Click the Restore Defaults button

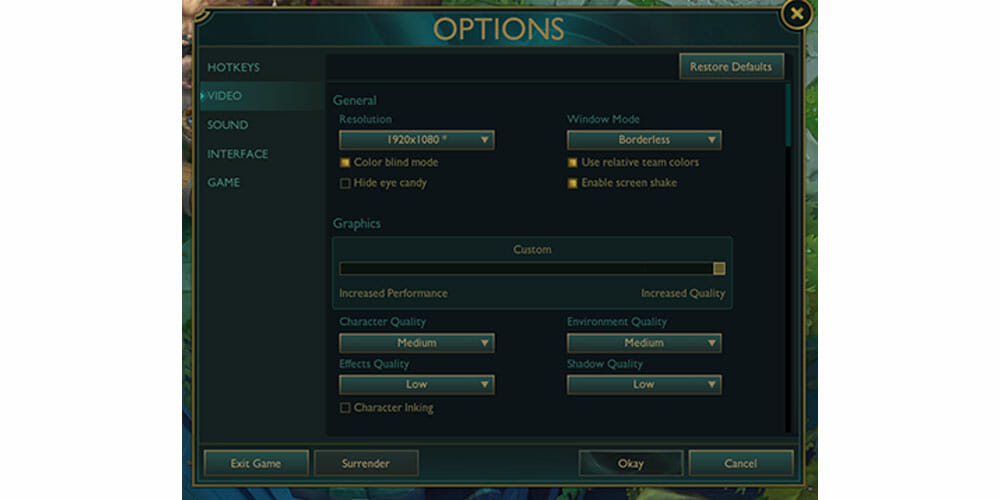pyautogui.click(x=731, y=67)
